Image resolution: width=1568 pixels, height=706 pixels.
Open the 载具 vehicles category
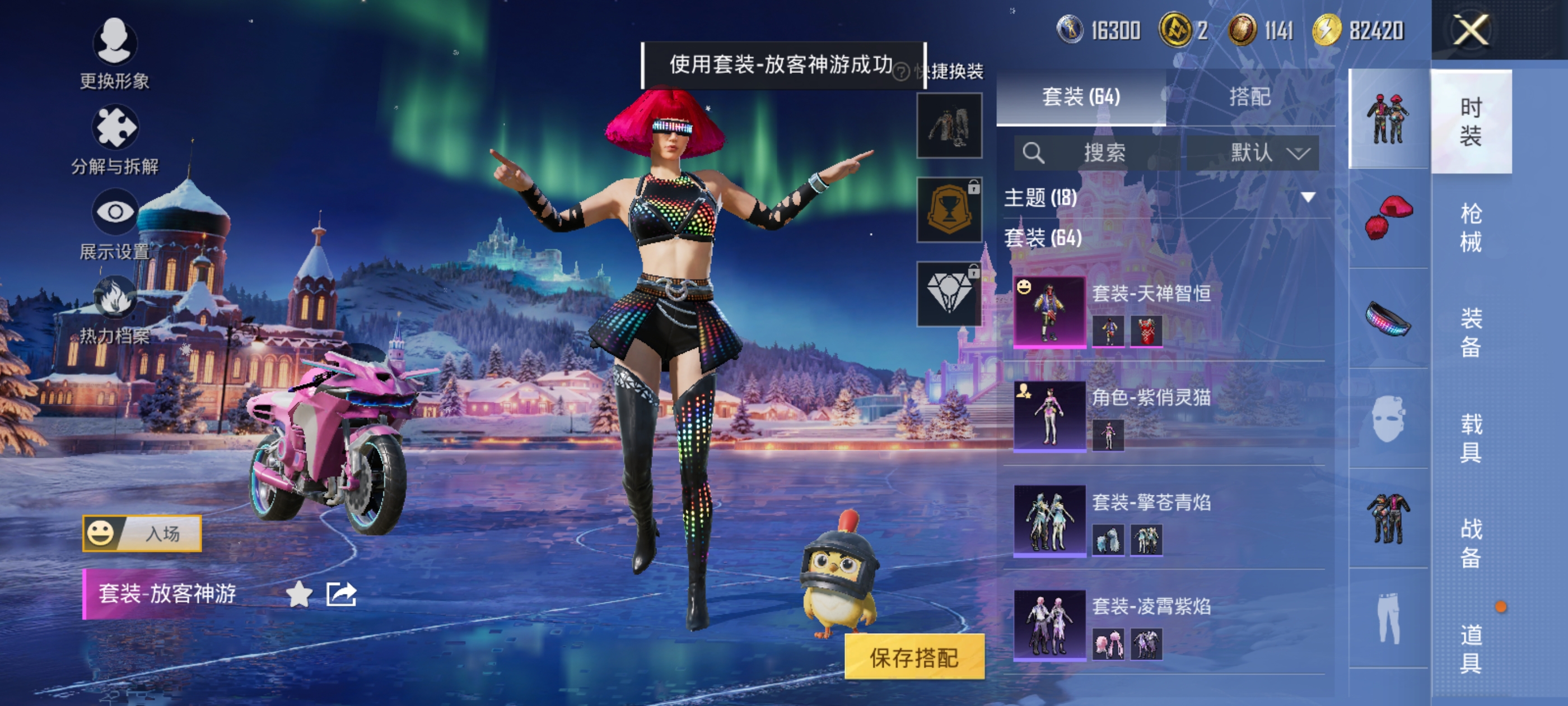coord(1471,438)
